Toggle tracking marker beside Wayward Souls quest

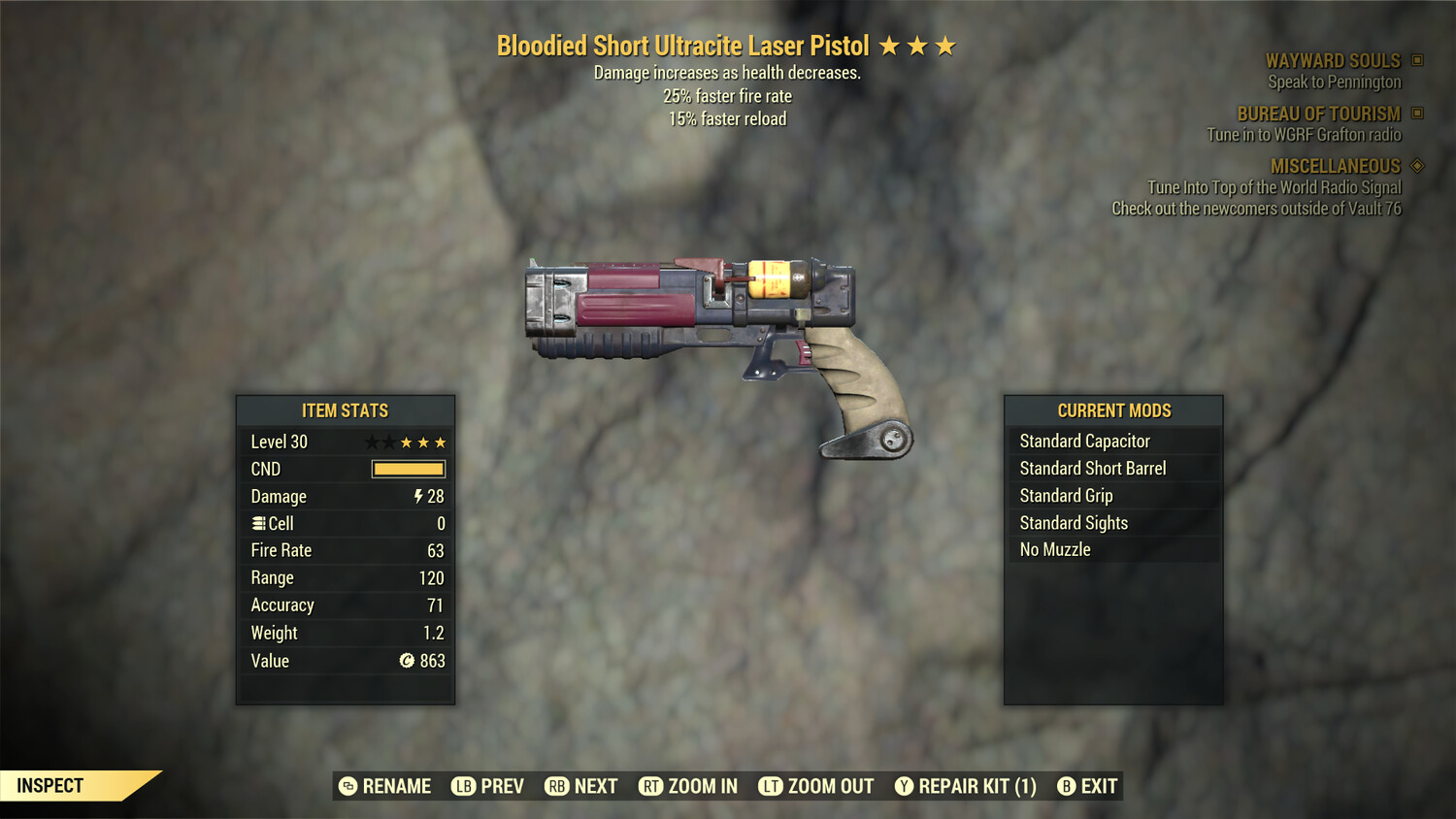(1415, 60)
